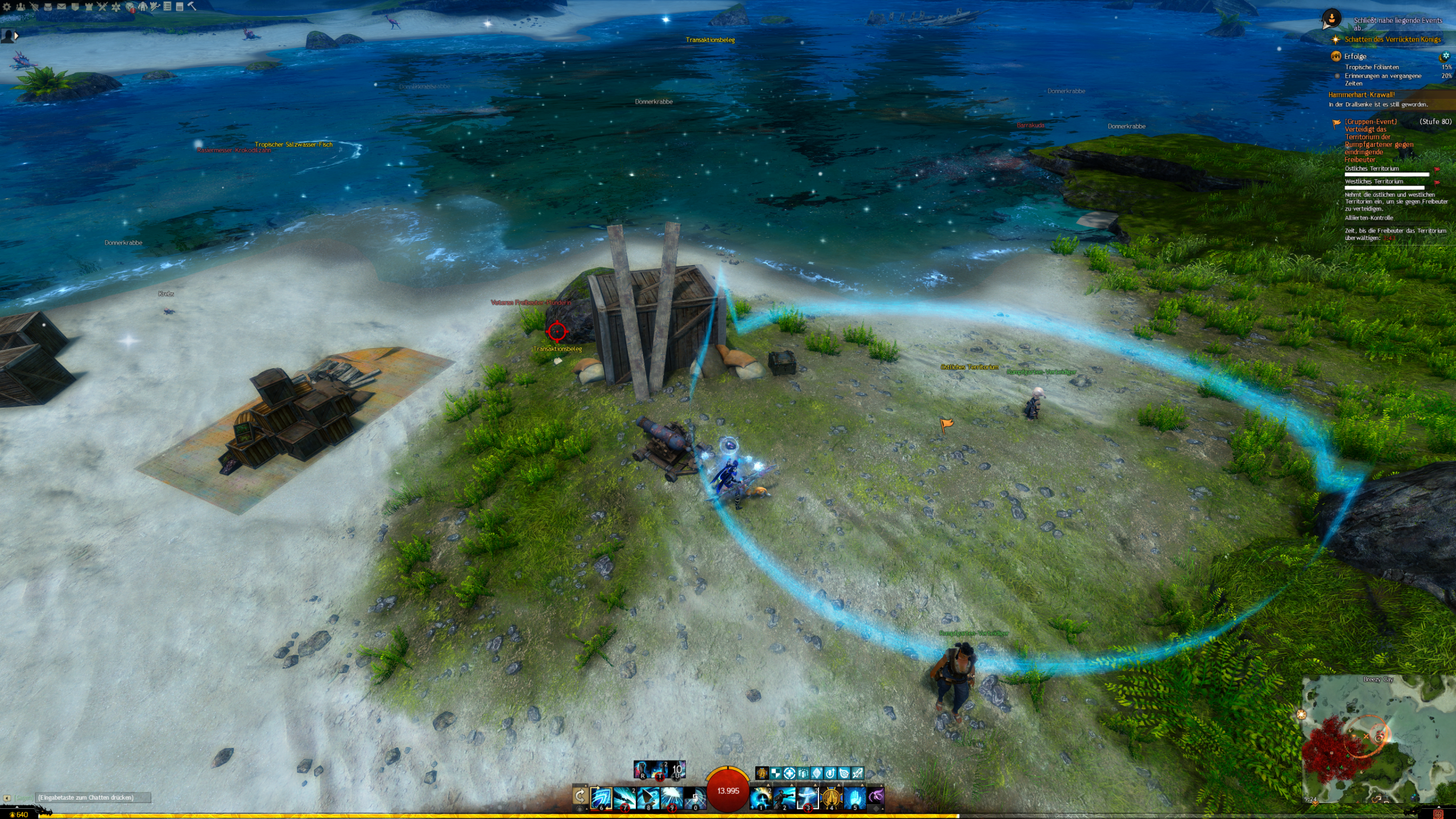Open the minimap

click(x=1376, y=739)
